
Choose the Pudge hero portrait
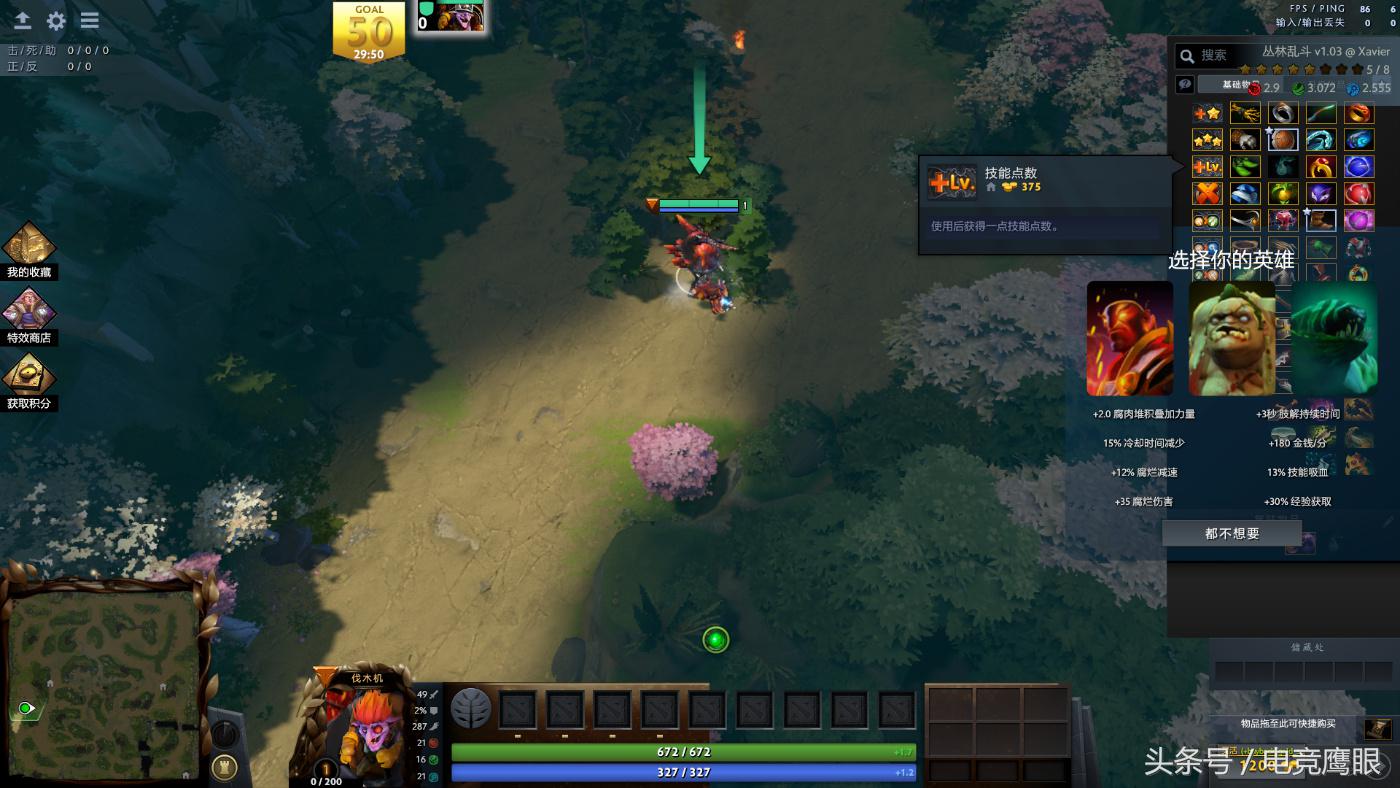click(x=1231, y=338)
